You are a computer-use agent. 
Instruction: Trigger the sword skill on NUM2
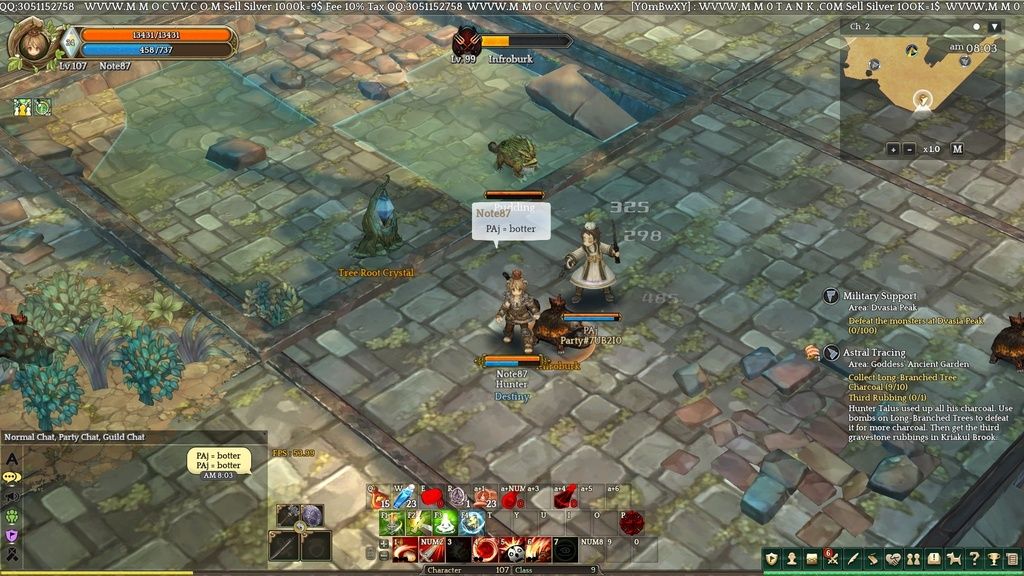pos(431,548)
